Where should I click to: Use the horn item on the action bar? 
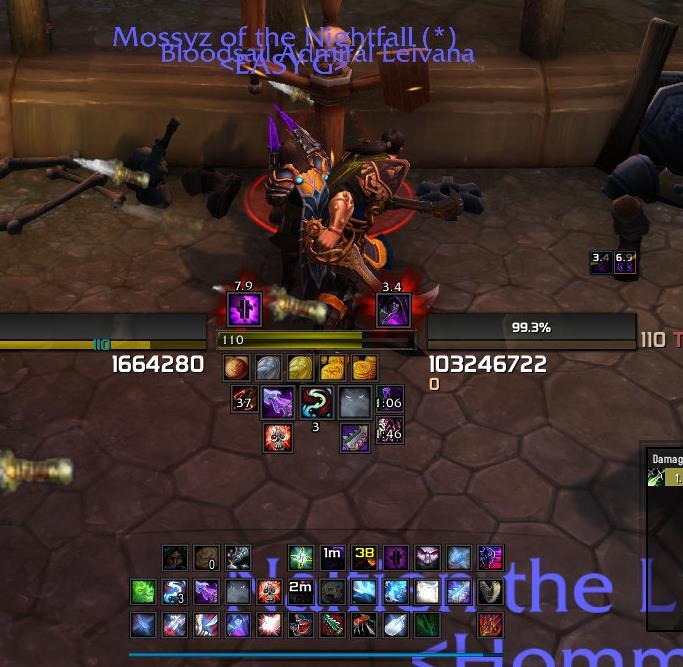click(x=489, y=592)
